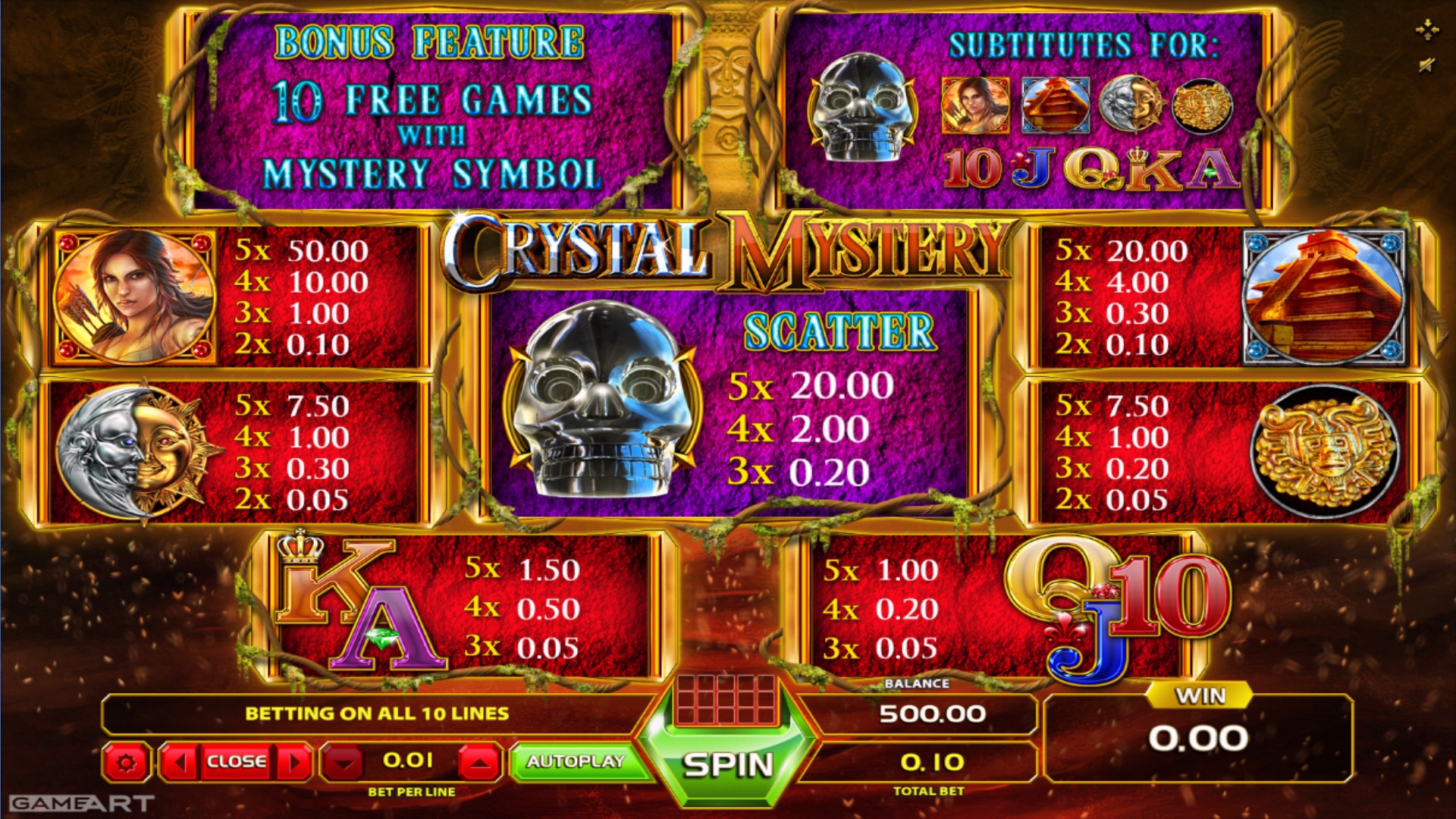Spin the reels with the green SPIN button
Image resolution: width=1456 pixels, height=819 pixels.
[x=727, y=764]
